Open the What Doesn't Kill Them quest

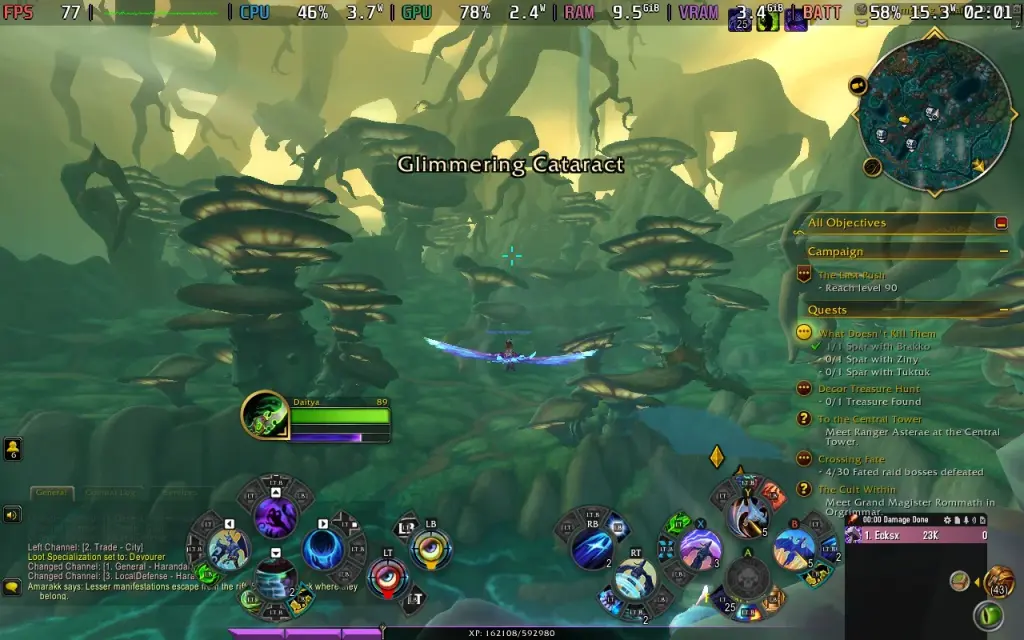pos(877,334)
